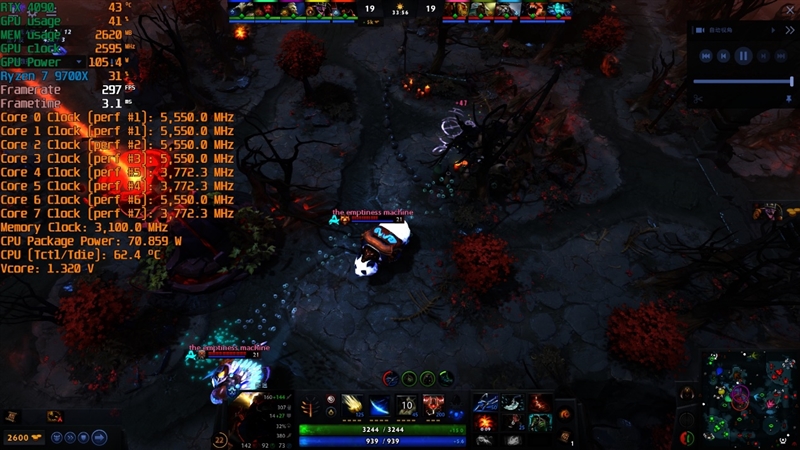Activate the glowing yellow streak ability
The height and width of the screenshot is (450, 800).
354,404
